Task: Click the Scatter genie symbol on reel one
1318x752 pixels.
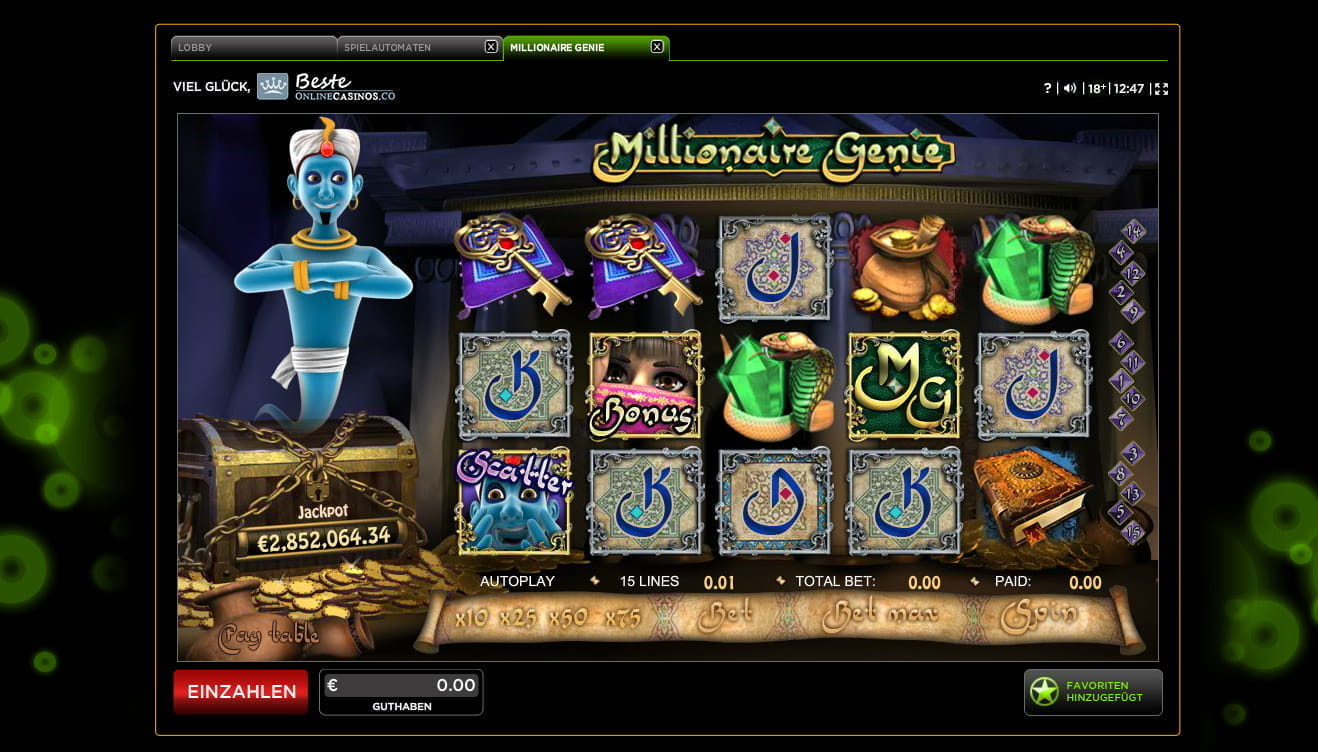Action: point(514,501)
